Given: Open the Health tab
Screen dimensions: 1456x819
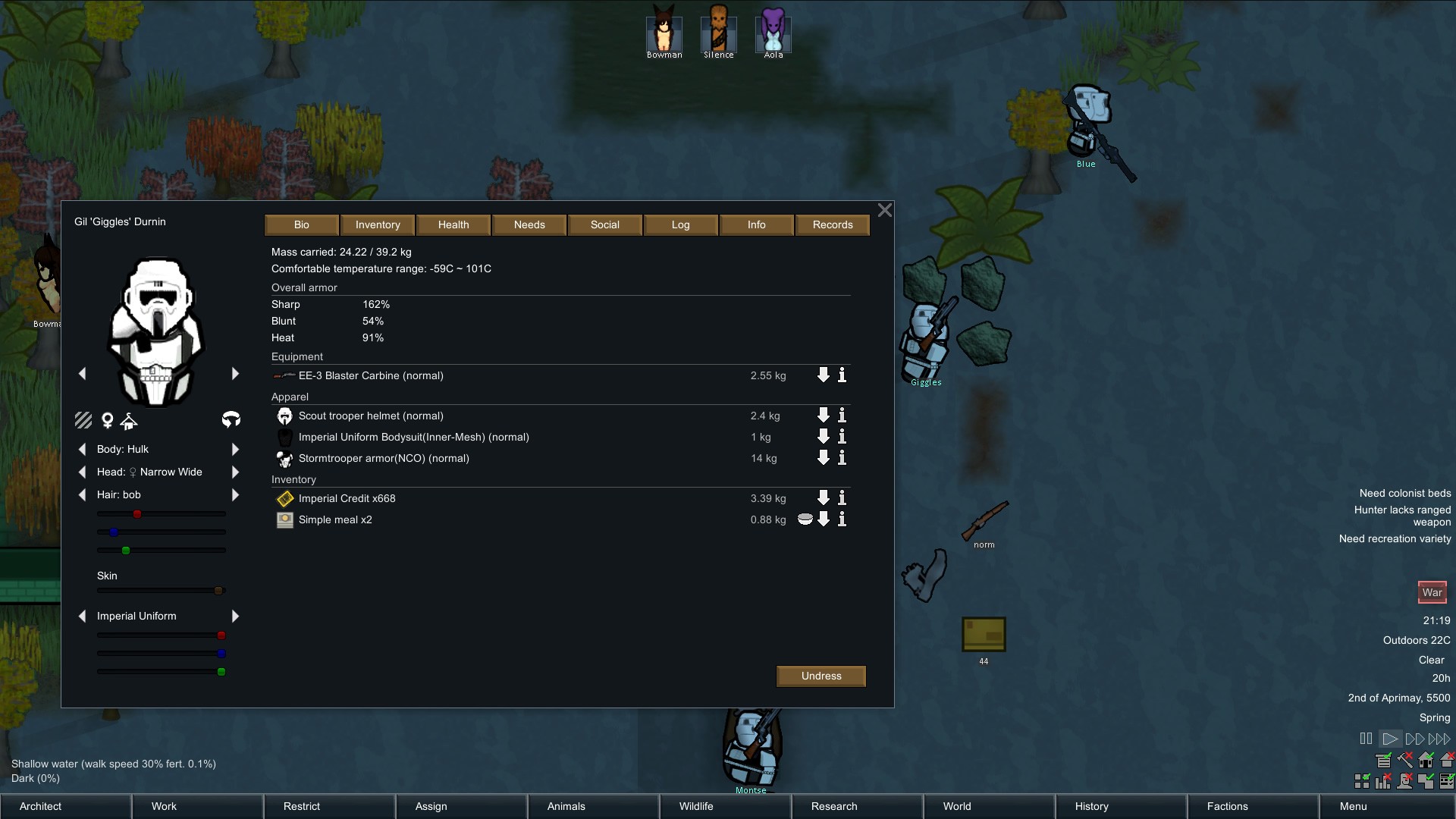Looking at the screenshot, I should pos(453,224).
